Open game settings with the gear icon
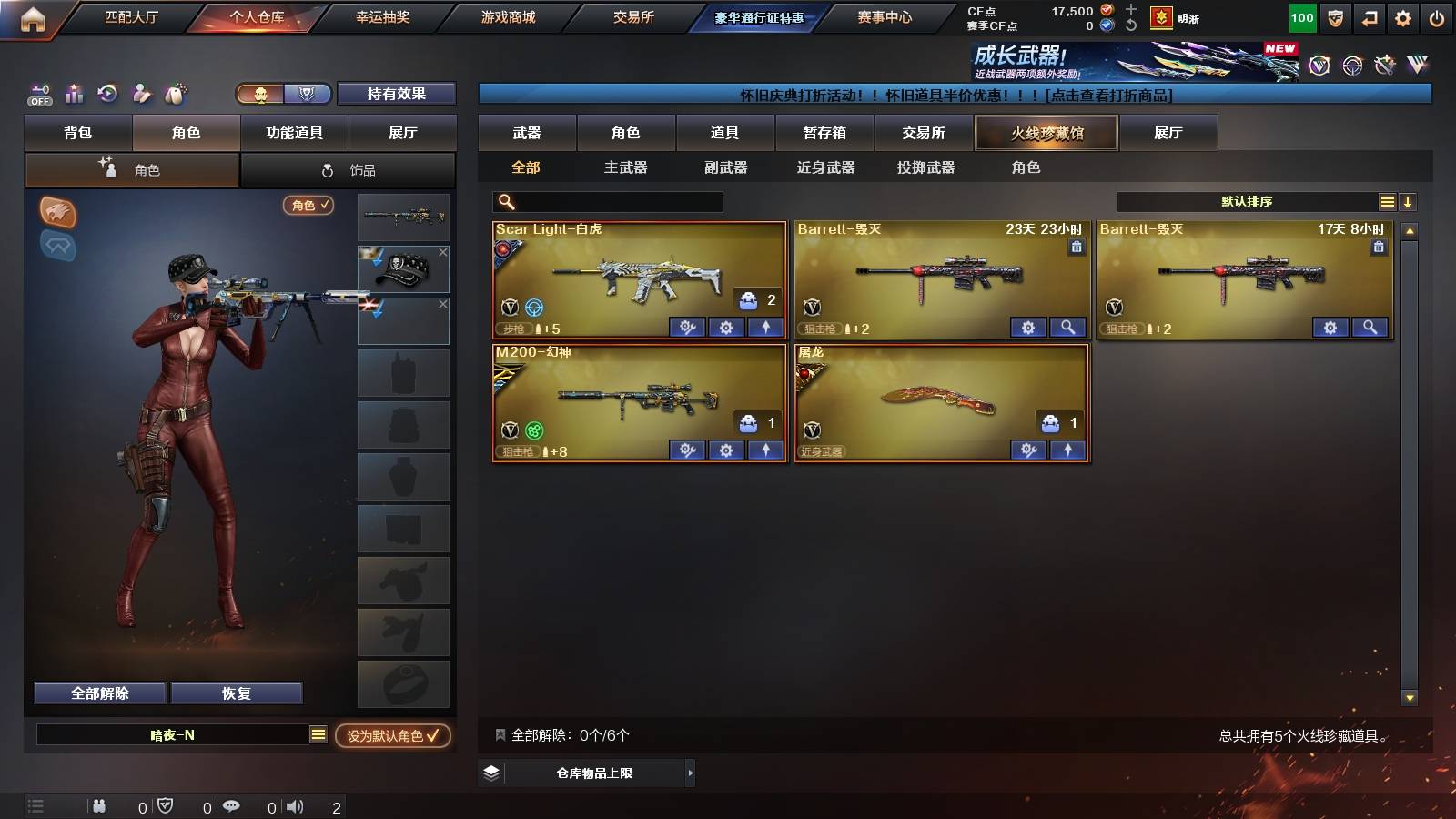The image size is (1456, 819). 1404,16
